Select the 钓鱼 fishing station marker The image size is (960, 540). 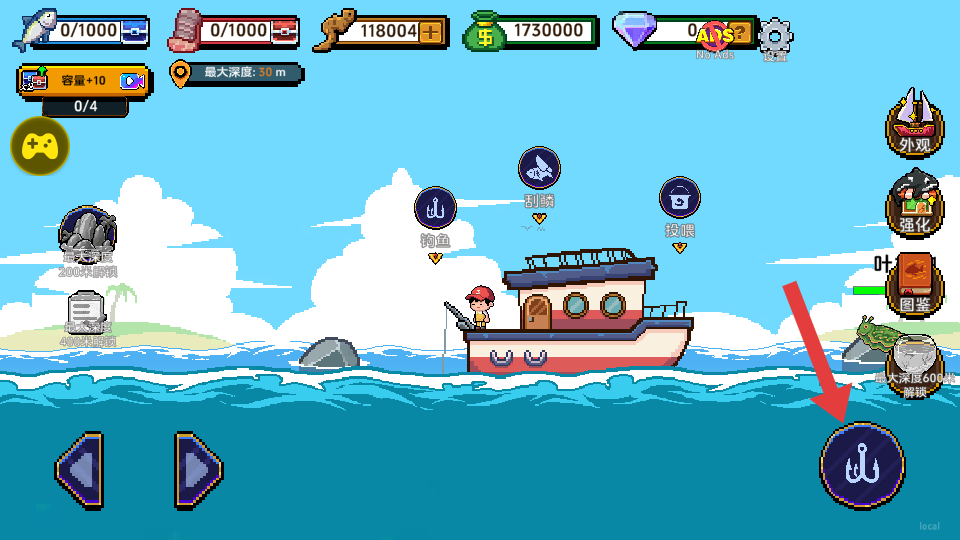click(x=435, y=209)
